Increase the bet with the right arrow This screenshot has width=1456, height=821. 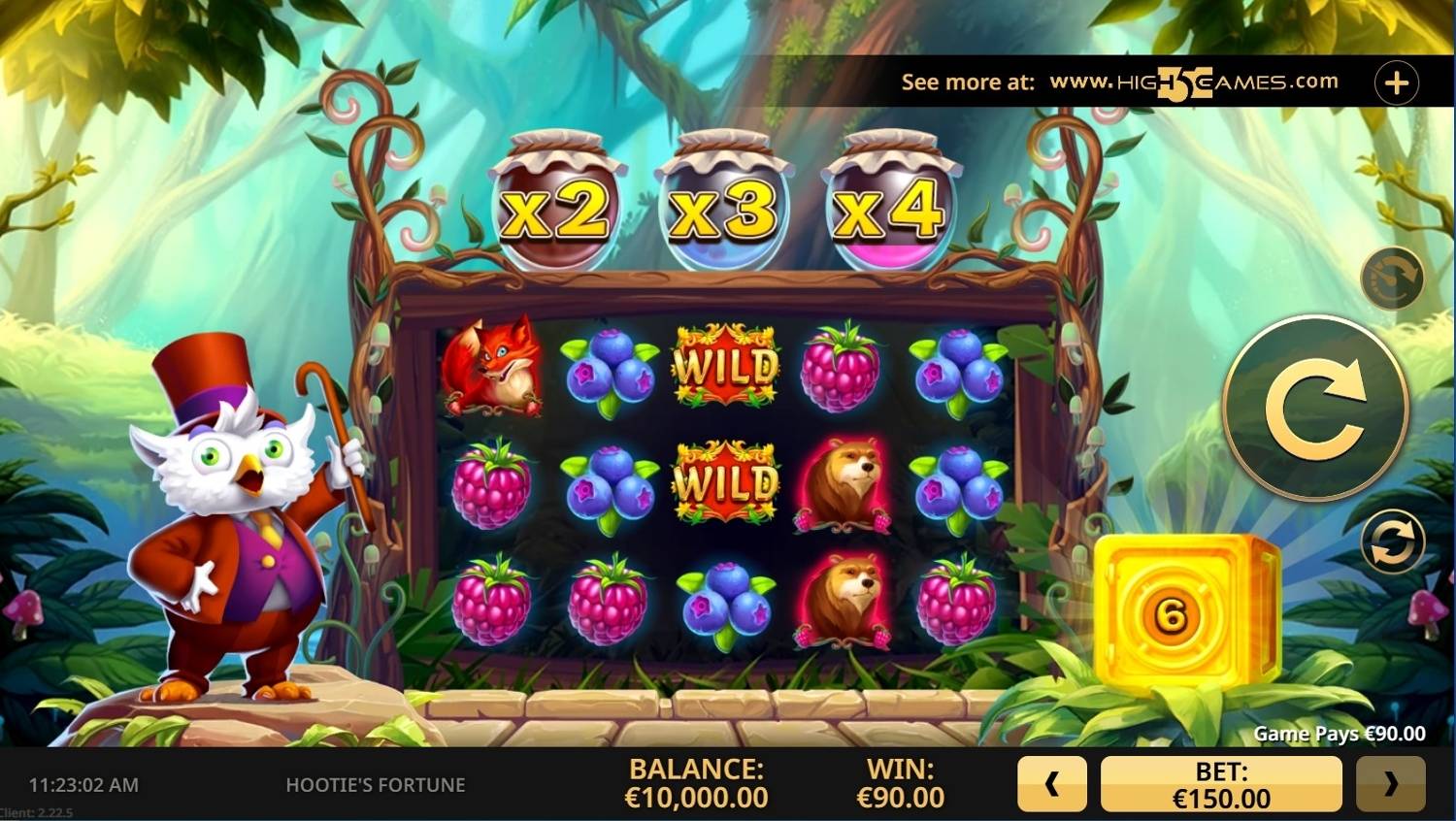[1390, 784]
